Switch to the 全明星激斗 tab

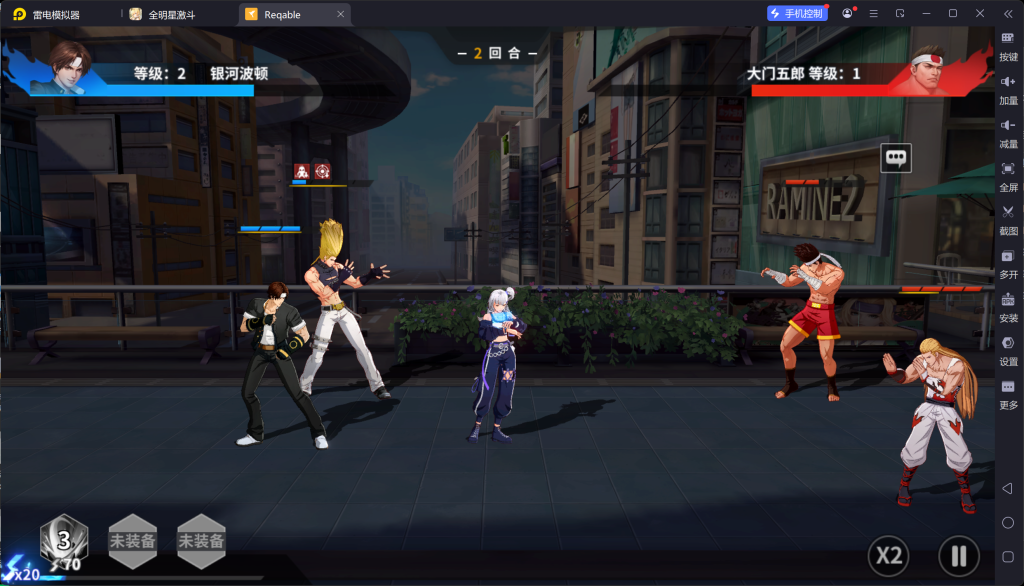[171, 14]
